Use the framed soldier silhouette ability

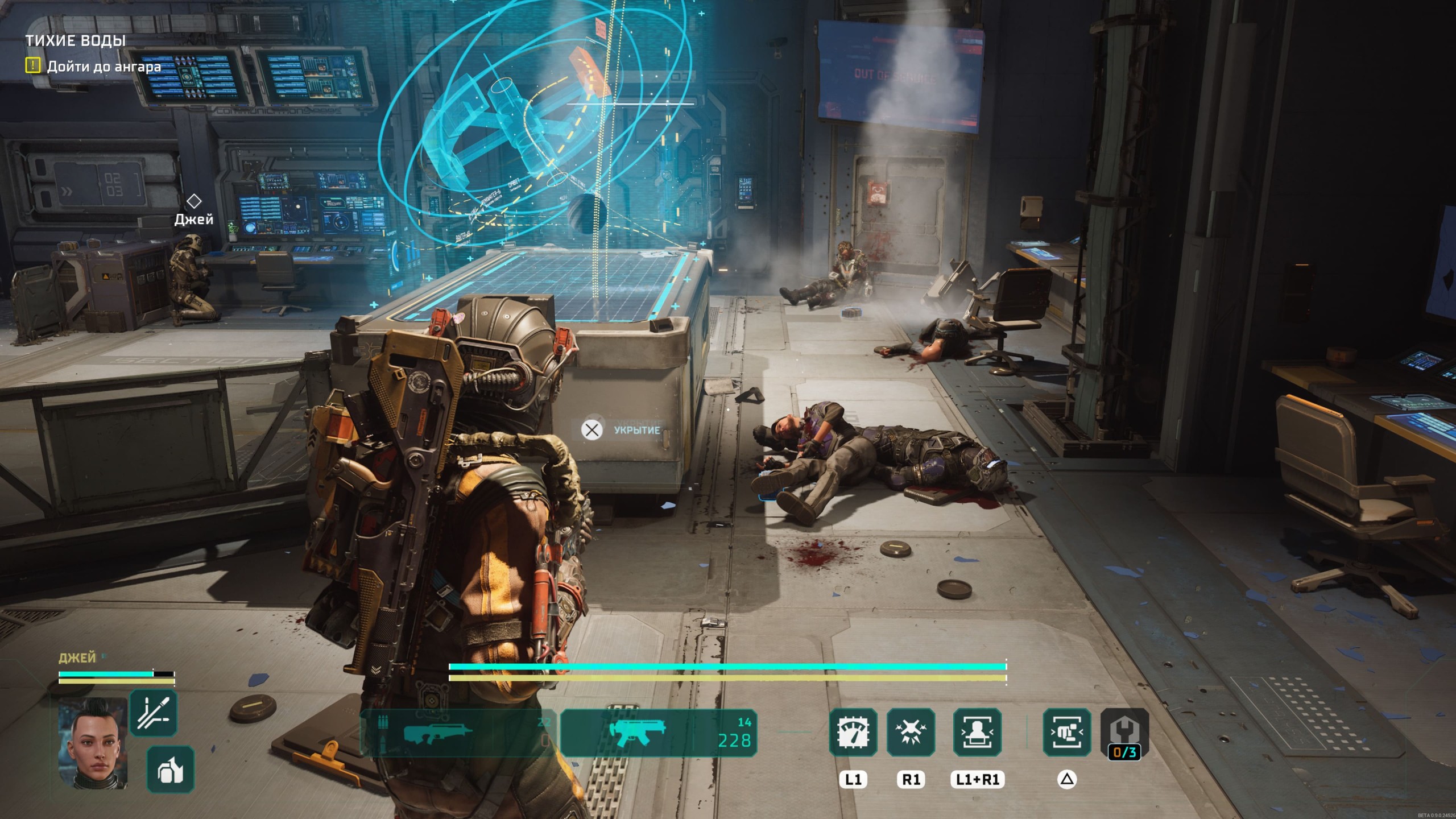click(x=977, y=733)
